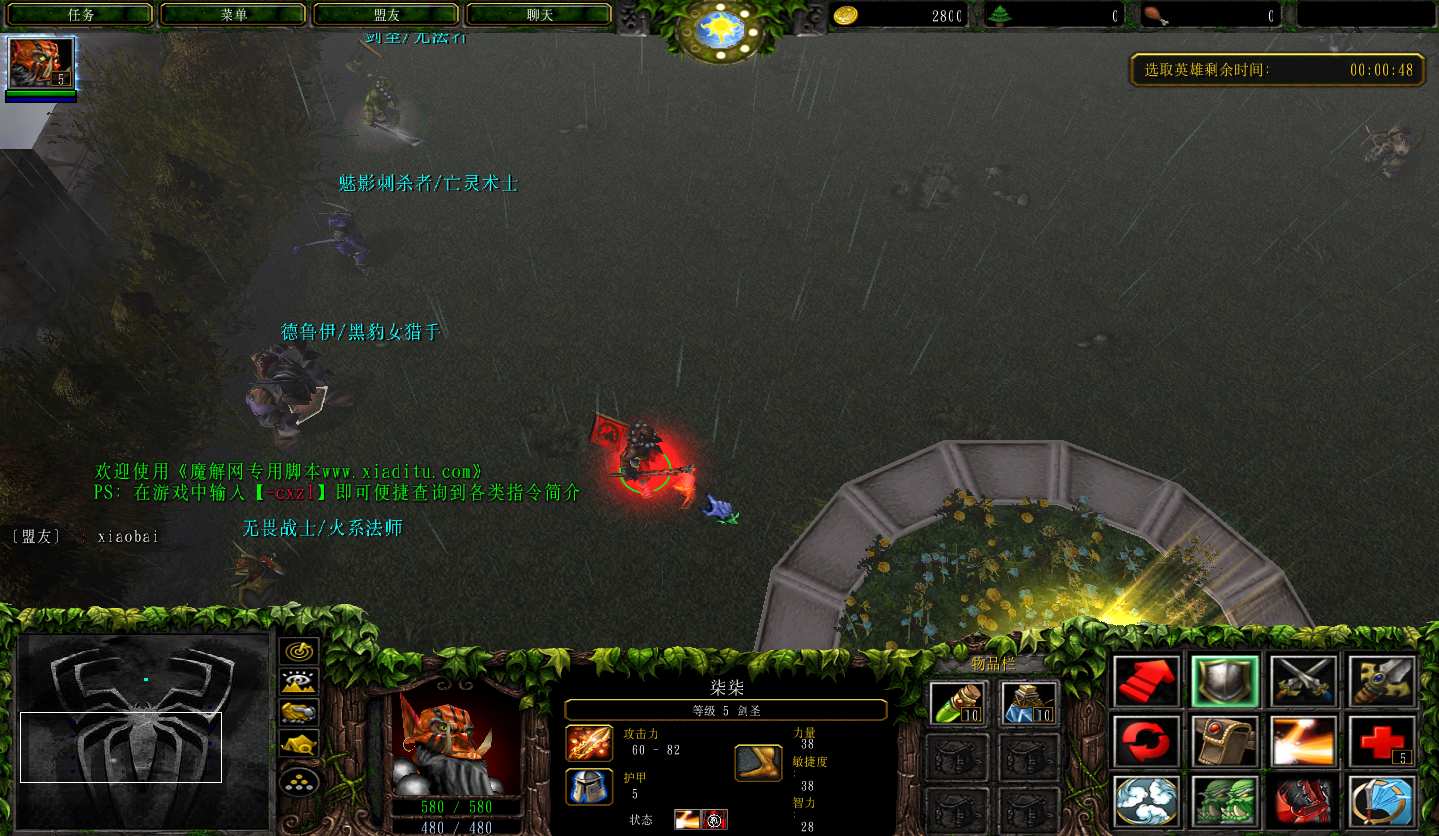The height and width of the screenshot is (836, 1439).
Task: Select the Blademaster hero portrait icon
Action: (41, 64)
